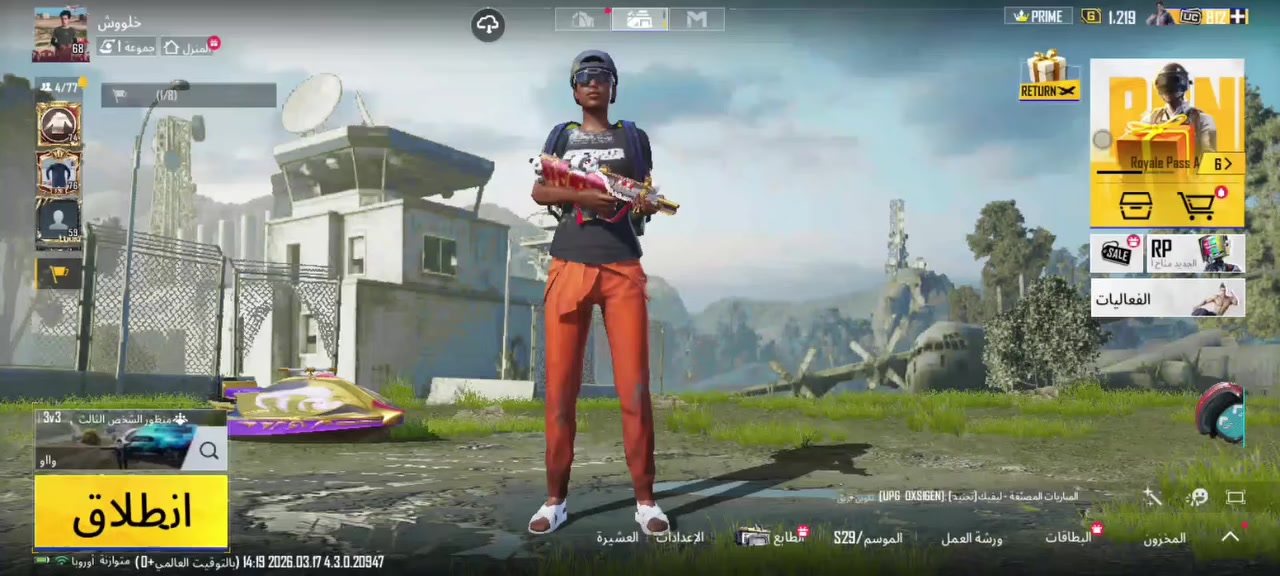Open the cloud download icon
Image resolution: width=1280 pixels, height=576 pixels.
point(488,25)
